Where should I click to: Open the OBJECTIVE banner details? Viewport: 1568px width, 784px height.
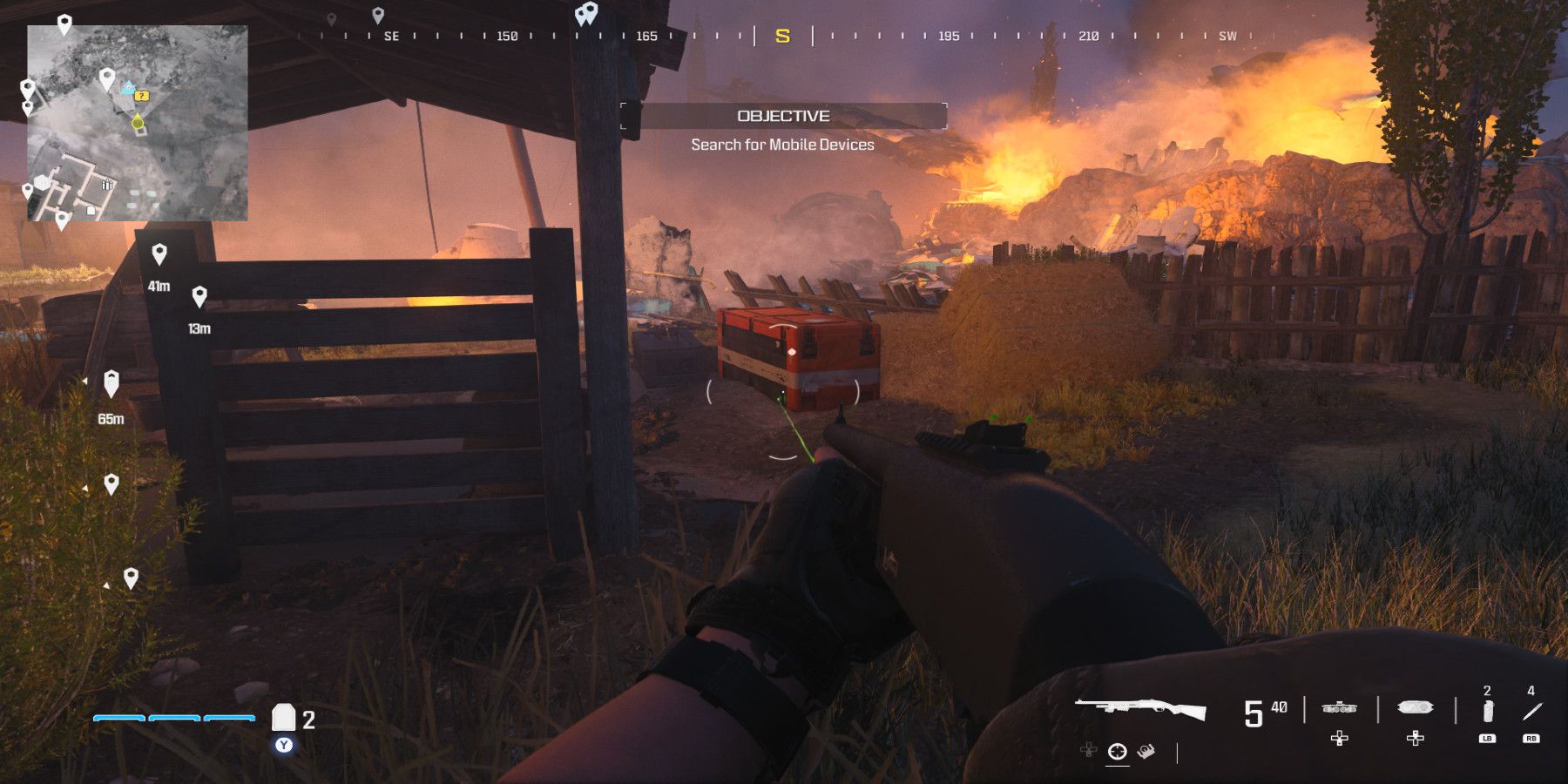[x=784, y=113]
